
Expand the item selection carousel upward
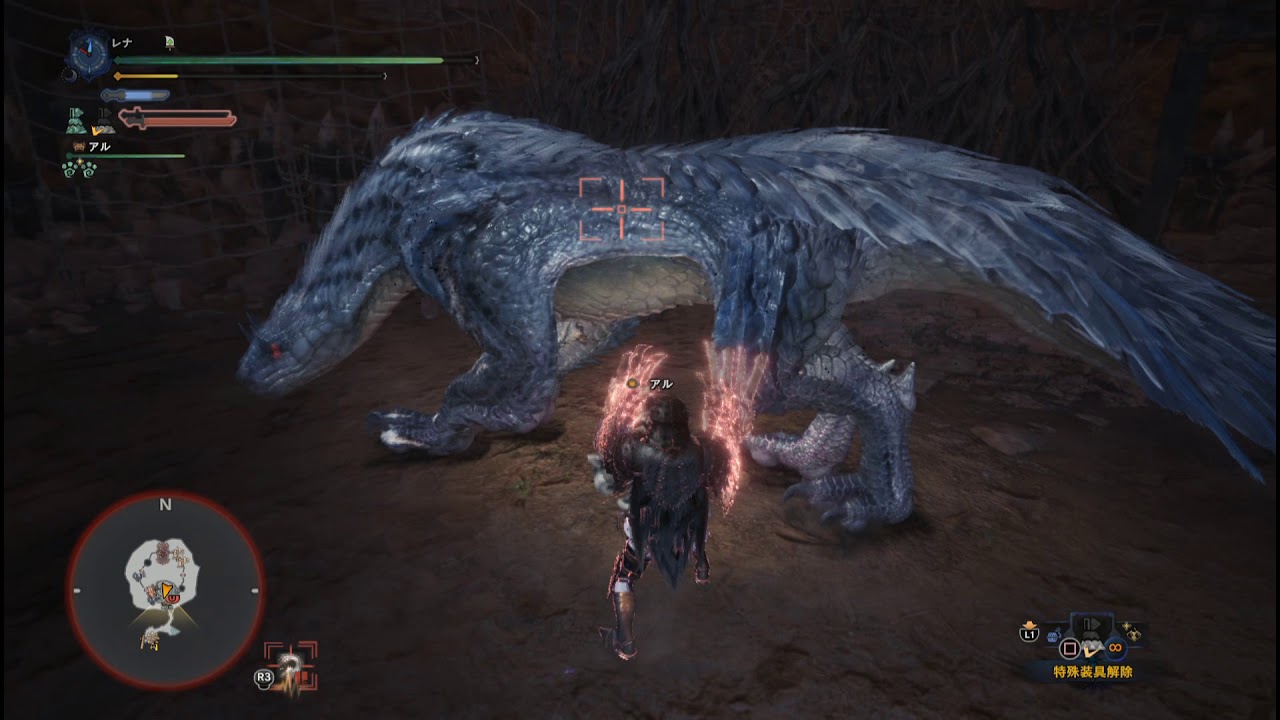coord(1092,622)
